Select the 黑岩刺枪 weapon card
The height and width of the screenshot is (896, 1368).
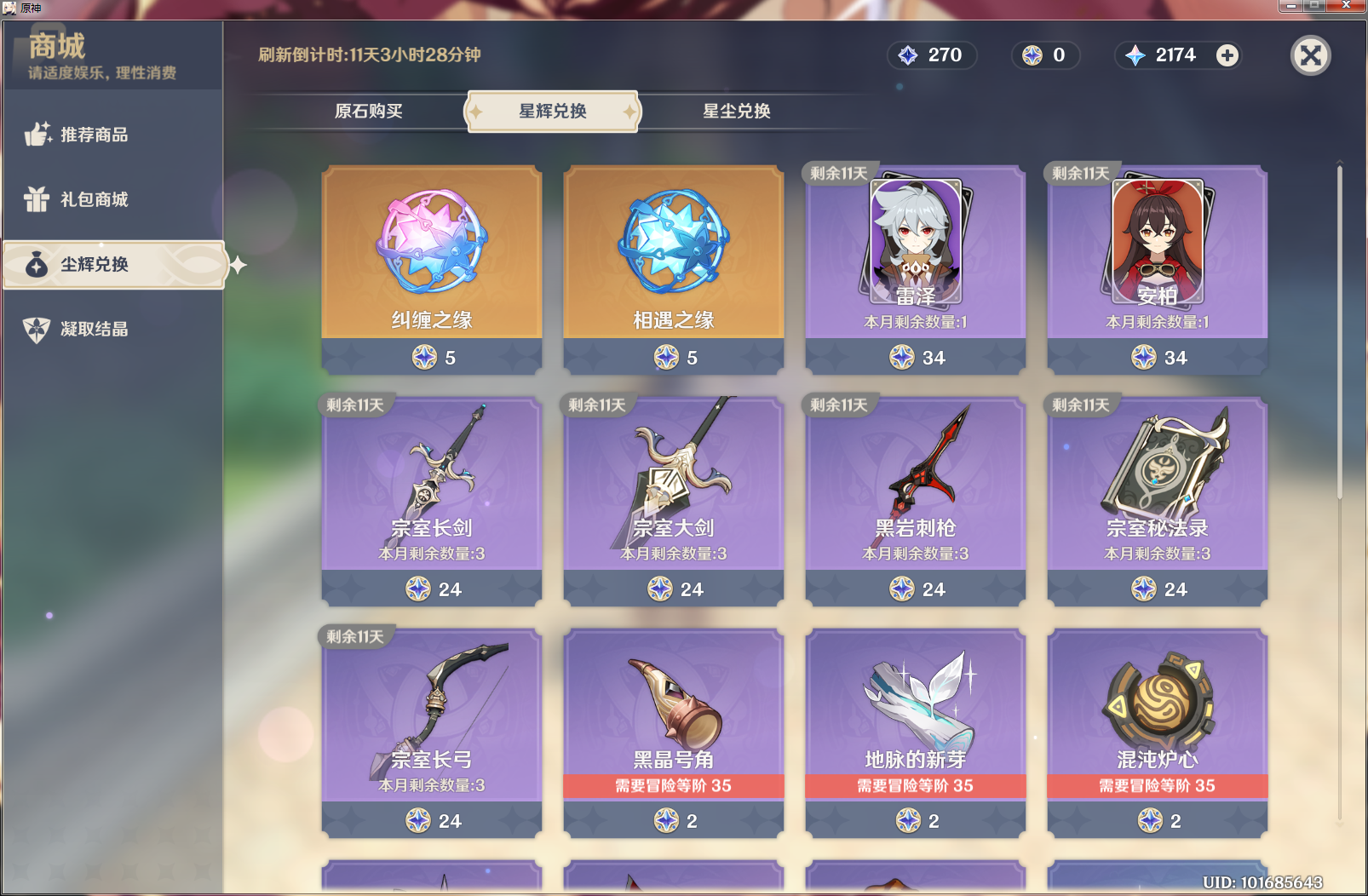pyautogui.click(x=916, y=501)
